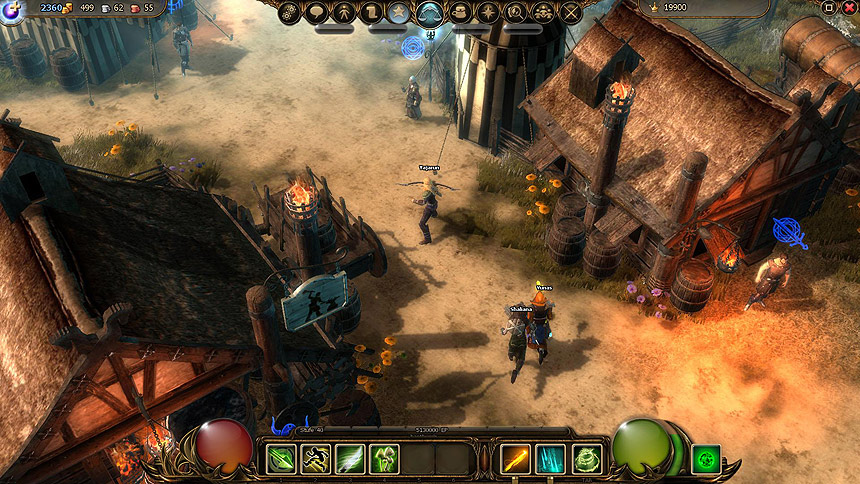Open the balance scales menu

430,12
